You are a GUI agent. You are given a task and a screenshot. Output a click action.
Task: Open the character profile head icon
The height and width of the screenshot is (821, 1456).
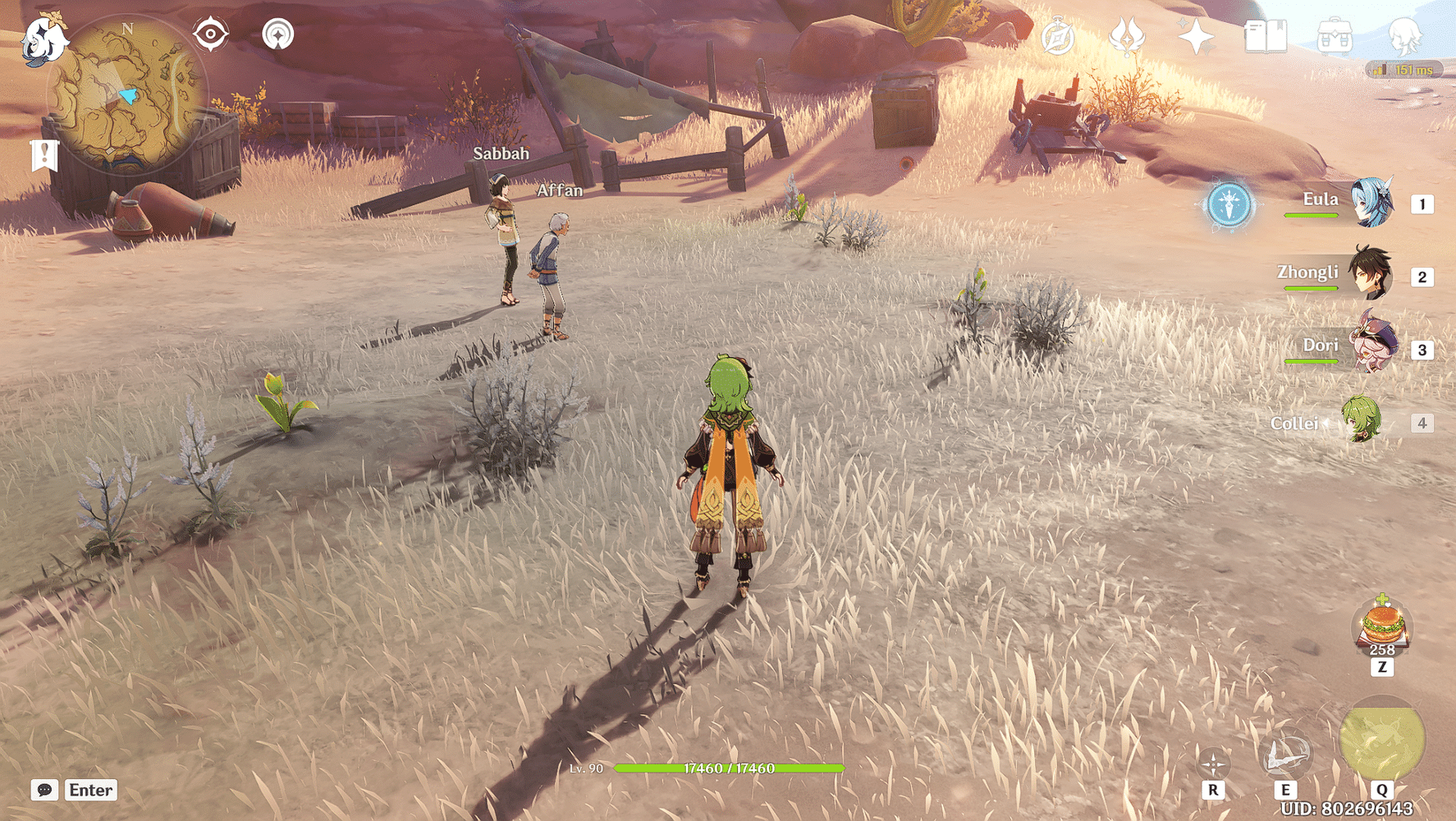[1403, 37]
